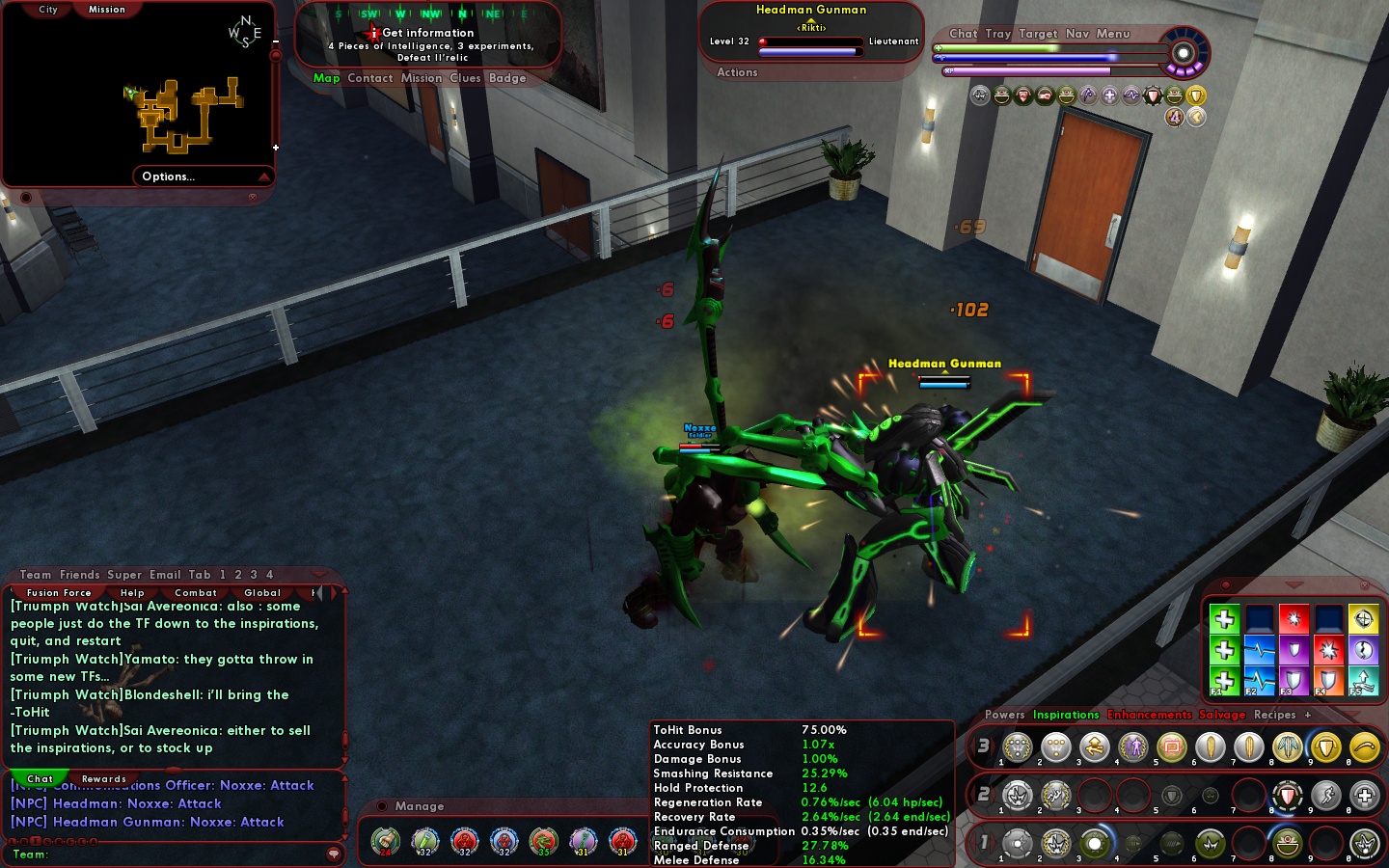
Task: Open the Salvage inventory
Action: click(x=1222, y=715)
